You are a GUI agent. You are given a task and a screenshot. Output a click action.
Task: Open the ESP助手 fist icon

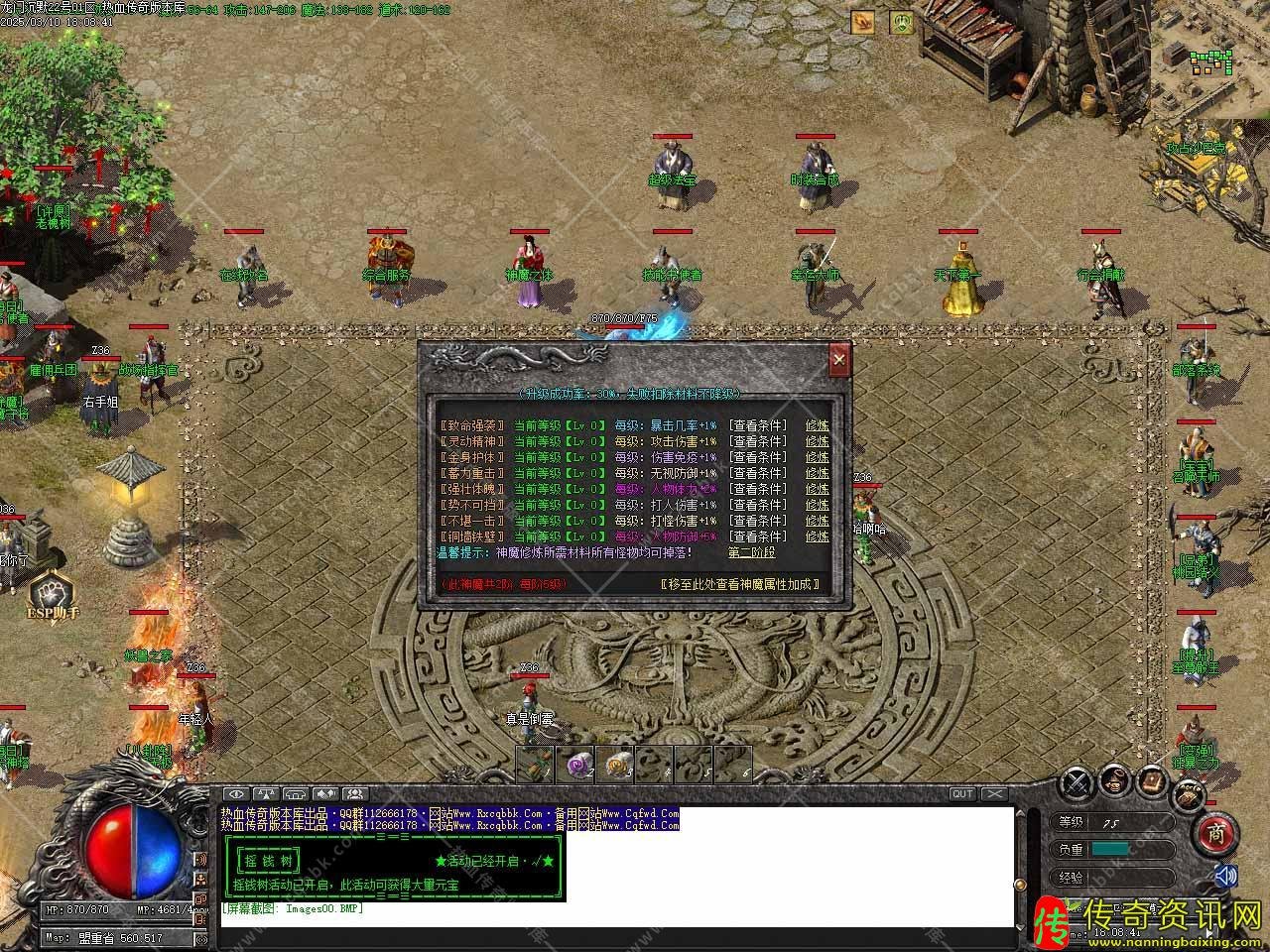[x=50, y=593]
